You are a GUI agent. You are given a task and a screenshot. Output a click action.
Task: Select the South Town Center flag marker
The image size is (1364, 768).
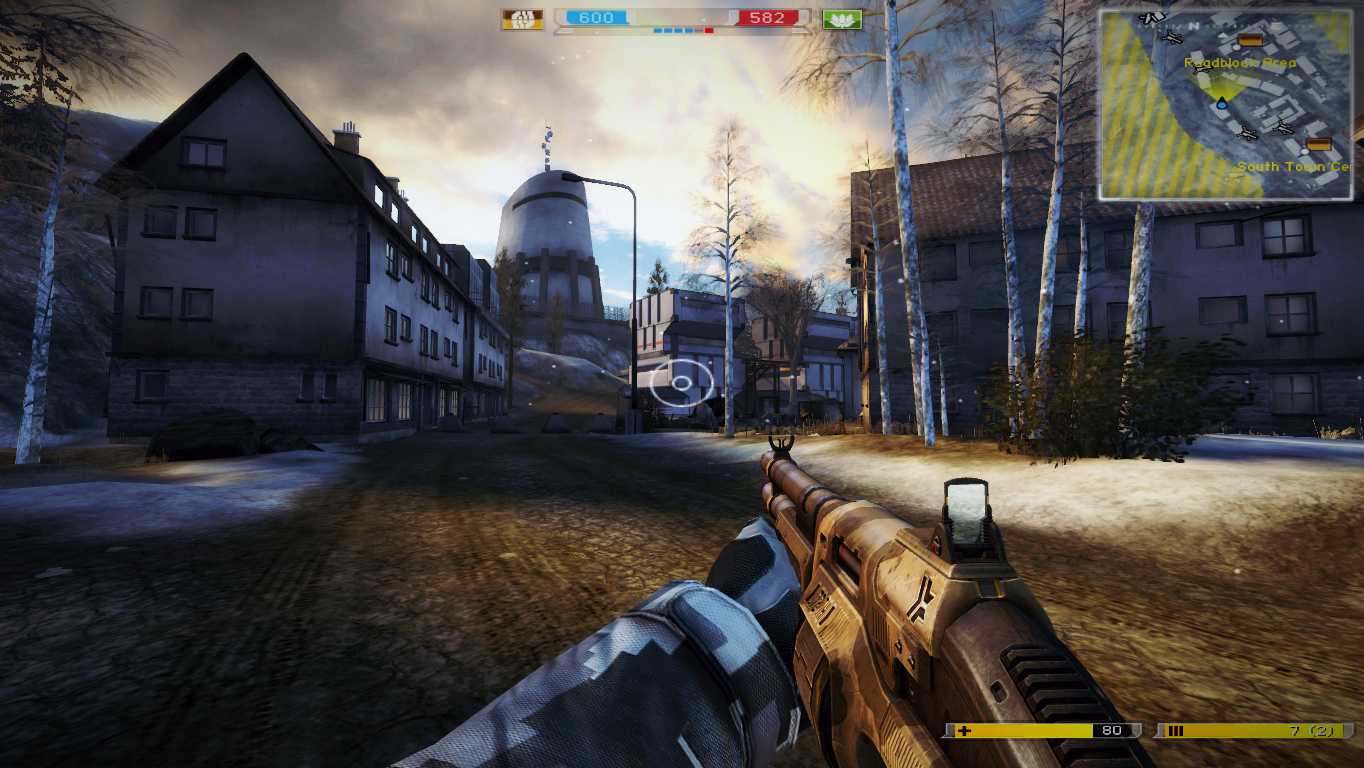pos(1319,145)
